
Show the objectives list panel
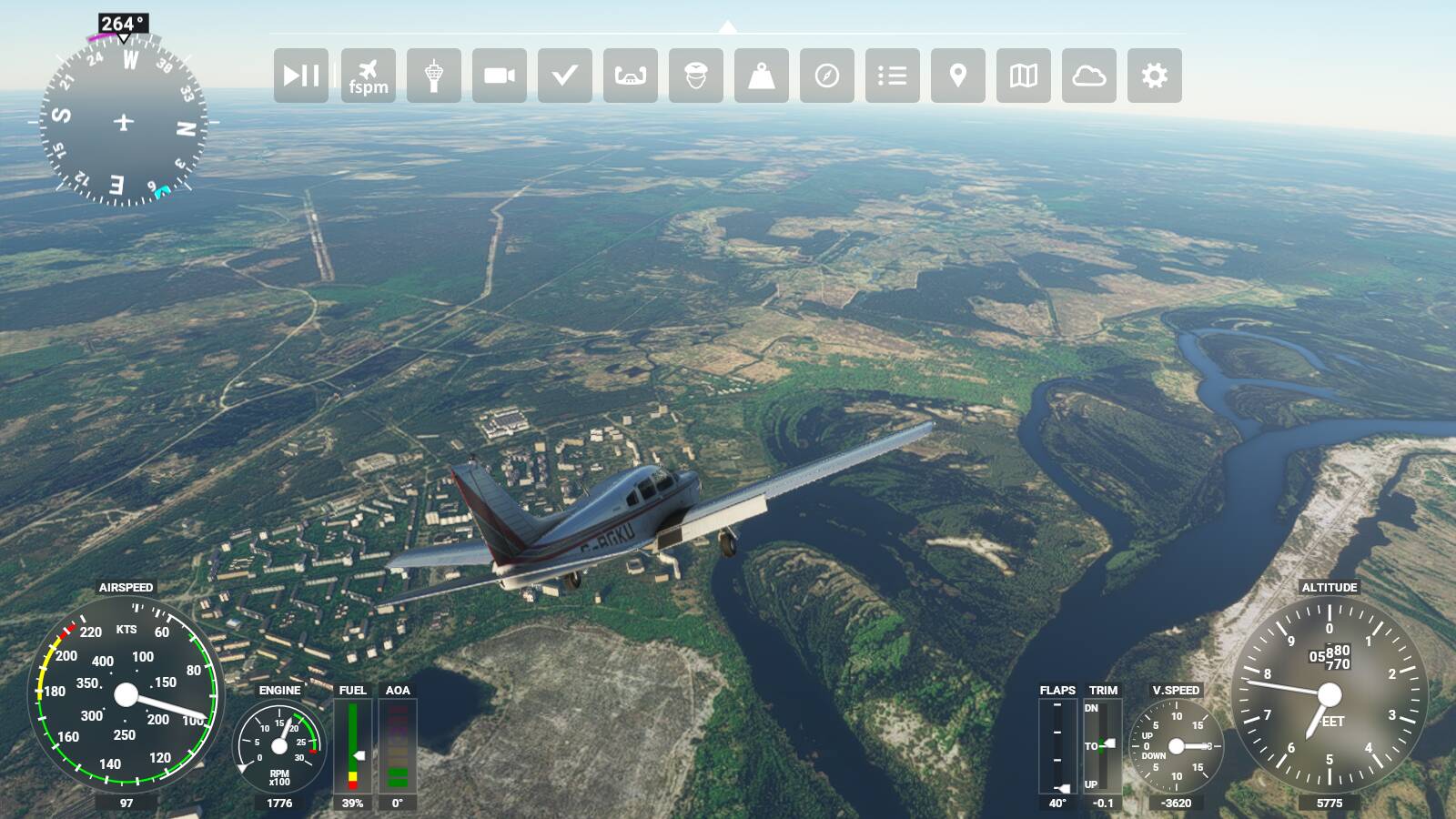pyautogui.click(x=893, y=76)
